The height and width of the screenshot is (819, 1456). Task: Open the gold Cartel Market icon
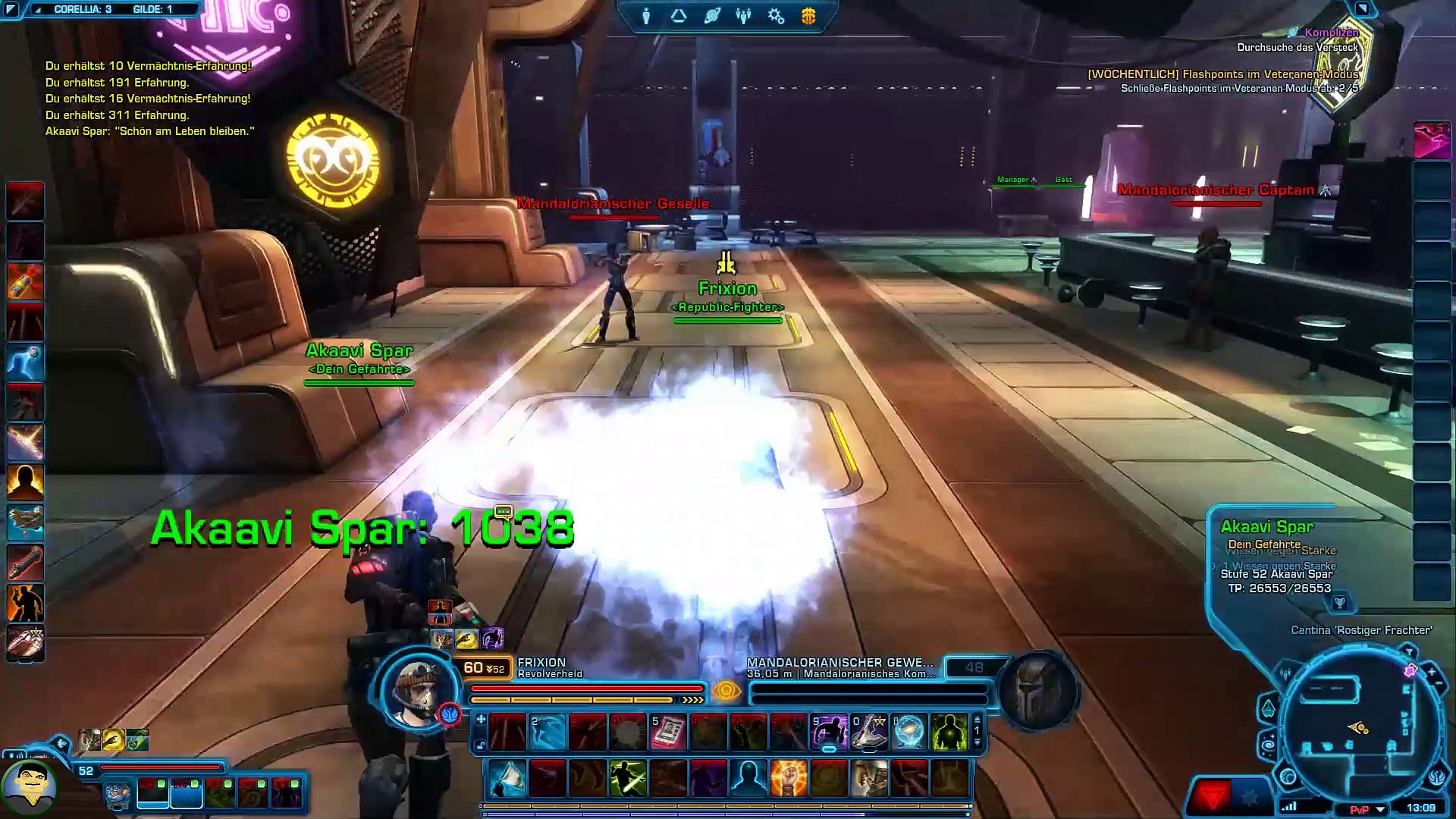(808, 16)
